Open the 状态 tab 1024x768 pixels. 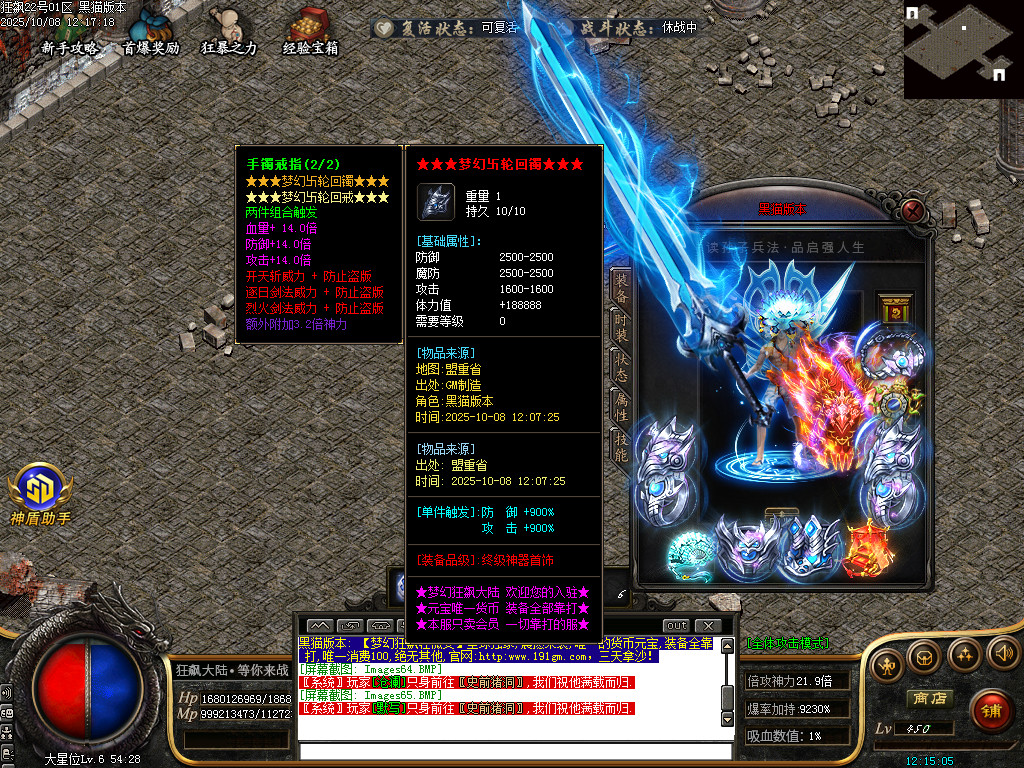(621, 366)
